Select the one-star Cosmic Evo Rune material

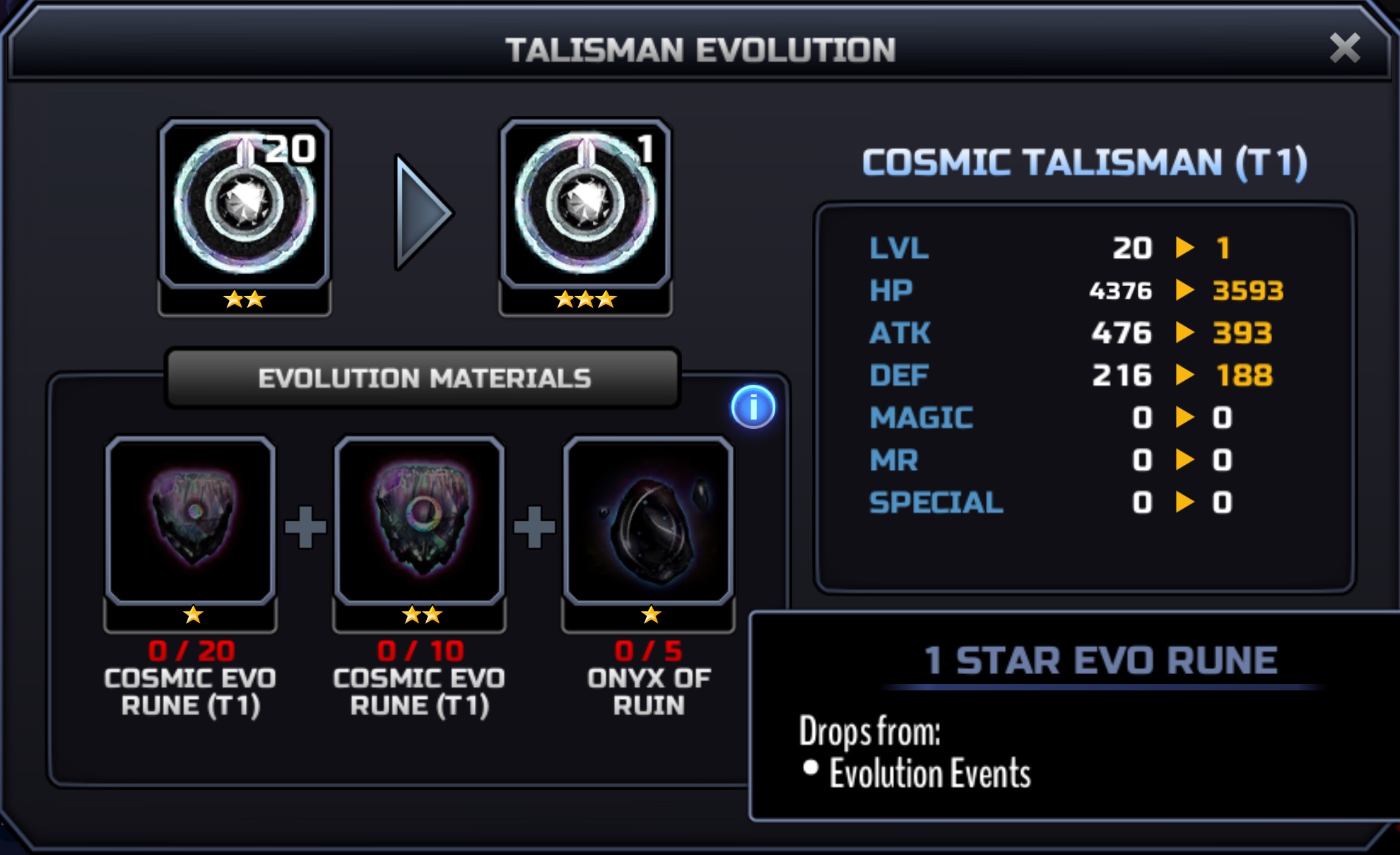pyautogui.click(x=191, y=521)
